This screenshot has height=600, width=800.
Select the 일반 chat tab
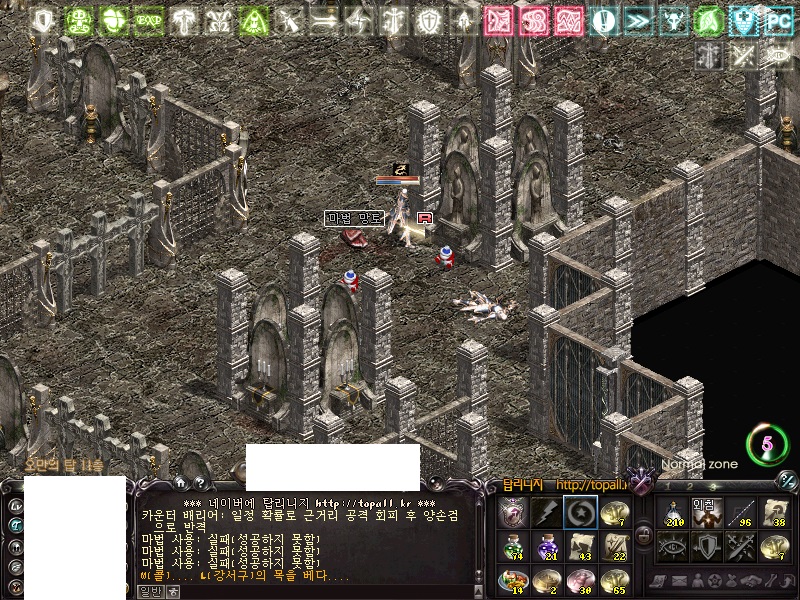(149, 592)
